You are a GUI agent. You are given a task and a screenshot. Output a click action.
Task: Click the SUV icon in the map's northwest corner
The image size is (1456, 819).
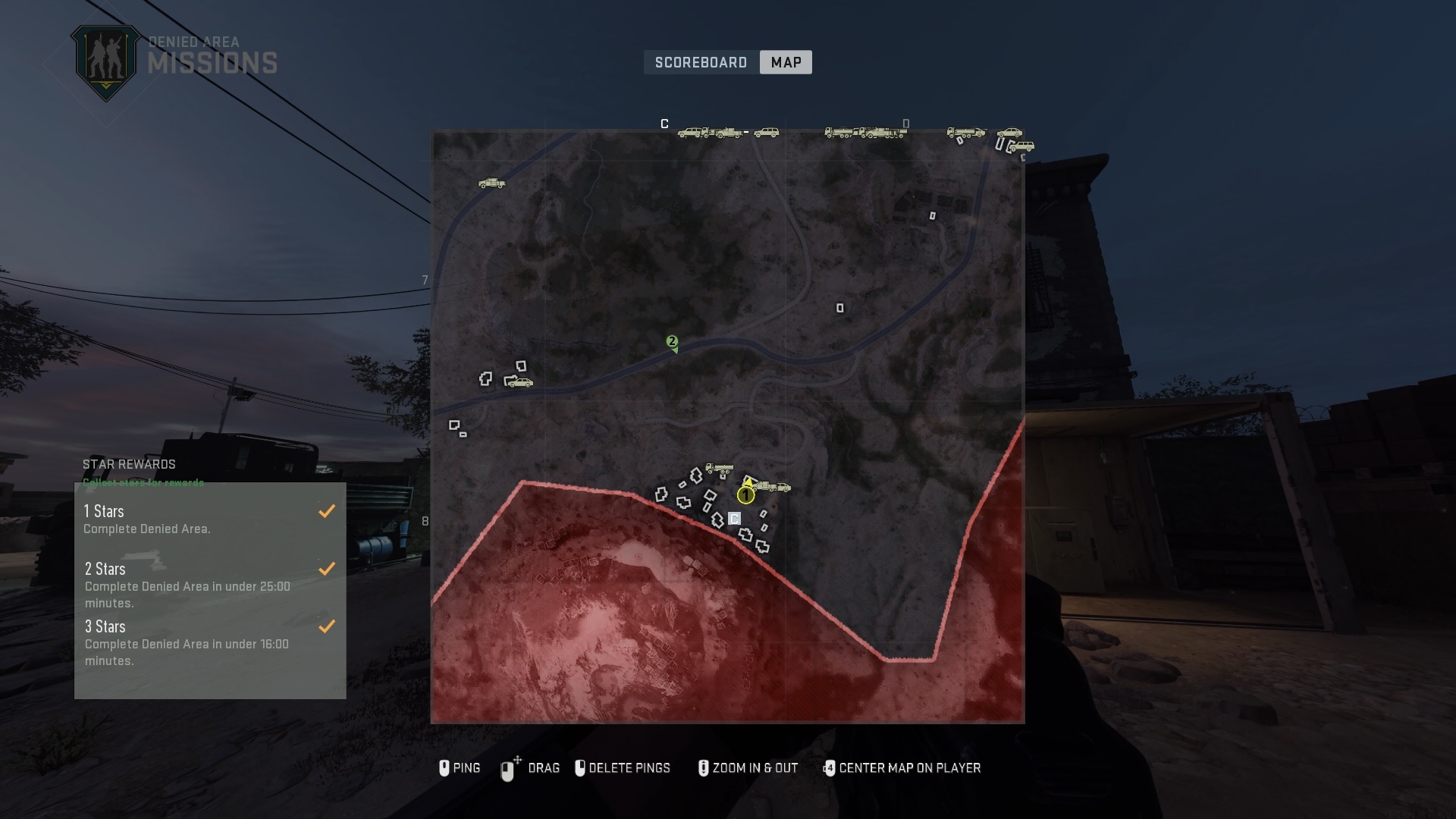tap(490, 184)
